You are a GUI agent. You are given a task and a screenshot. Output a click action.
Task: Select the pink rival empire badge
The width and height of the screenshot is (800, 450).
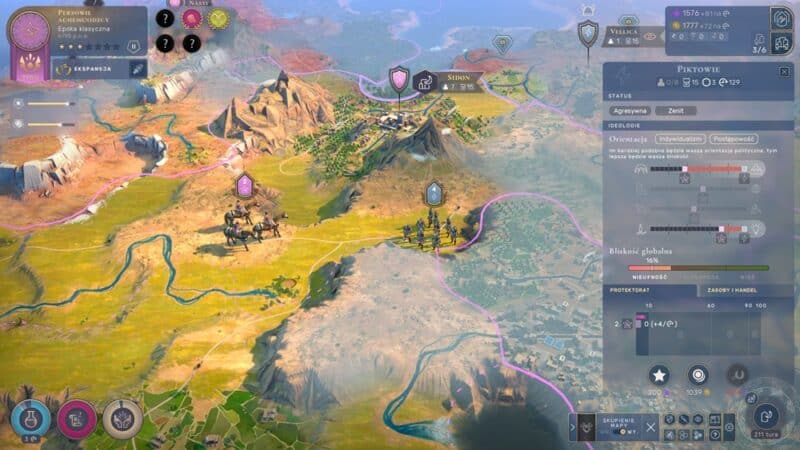pyautogui.click(x=191, y=18)
